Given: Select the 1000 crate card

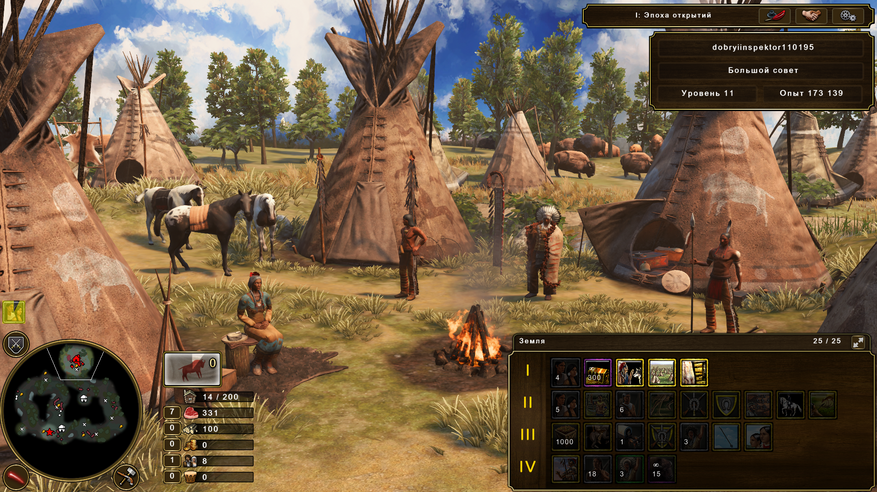Looking at the screenshot, I should pyautogui.click(x=566, y=437).
